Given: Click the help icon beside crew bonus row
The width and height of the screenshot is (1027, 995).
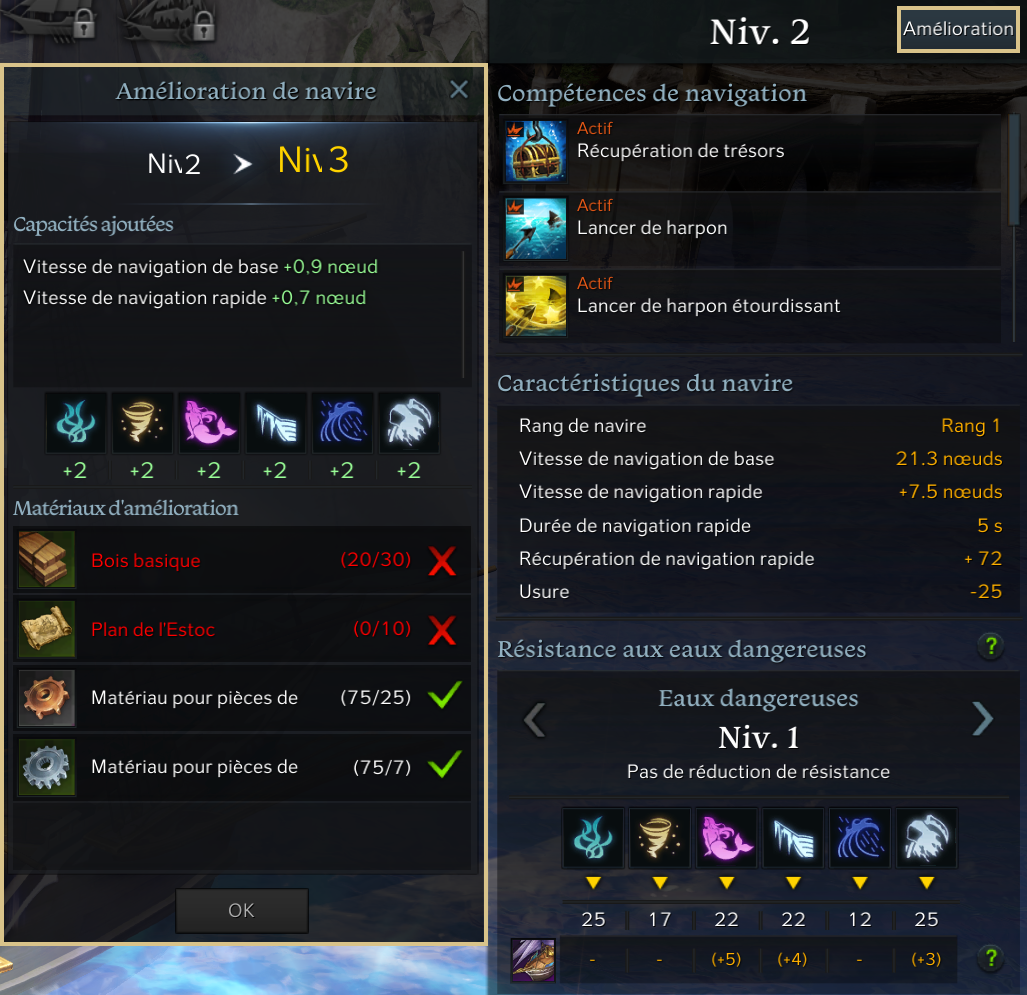Looking at the screenshot, I should [x=990, y=958].
